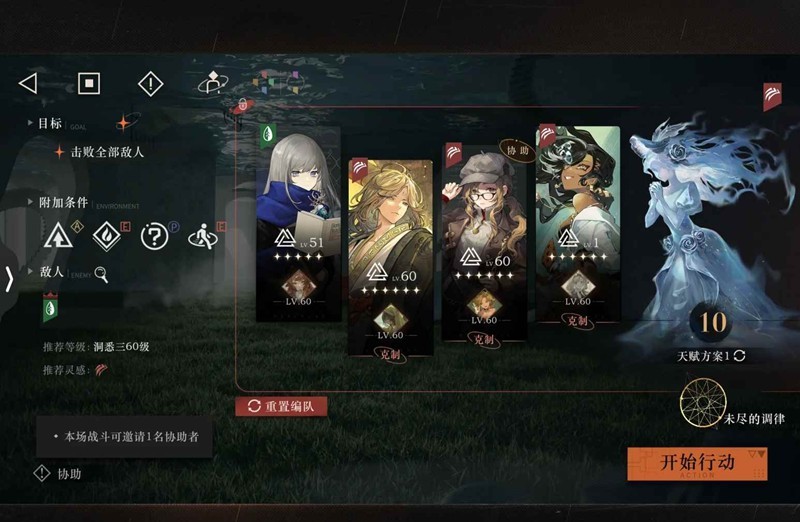This screenshot has height=522, width=800.
Task: Reset the team with 重置编队
Action: 281,406
